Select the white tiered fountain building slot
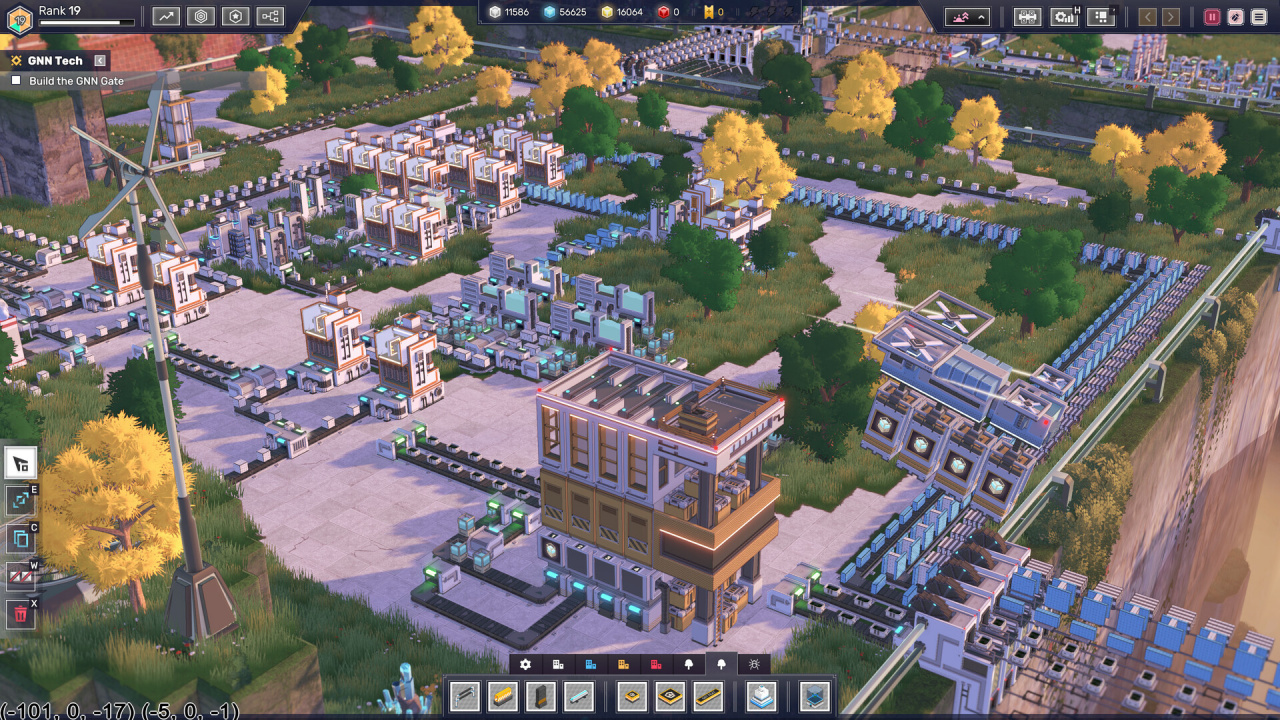1280x720 pixels. 762,696
